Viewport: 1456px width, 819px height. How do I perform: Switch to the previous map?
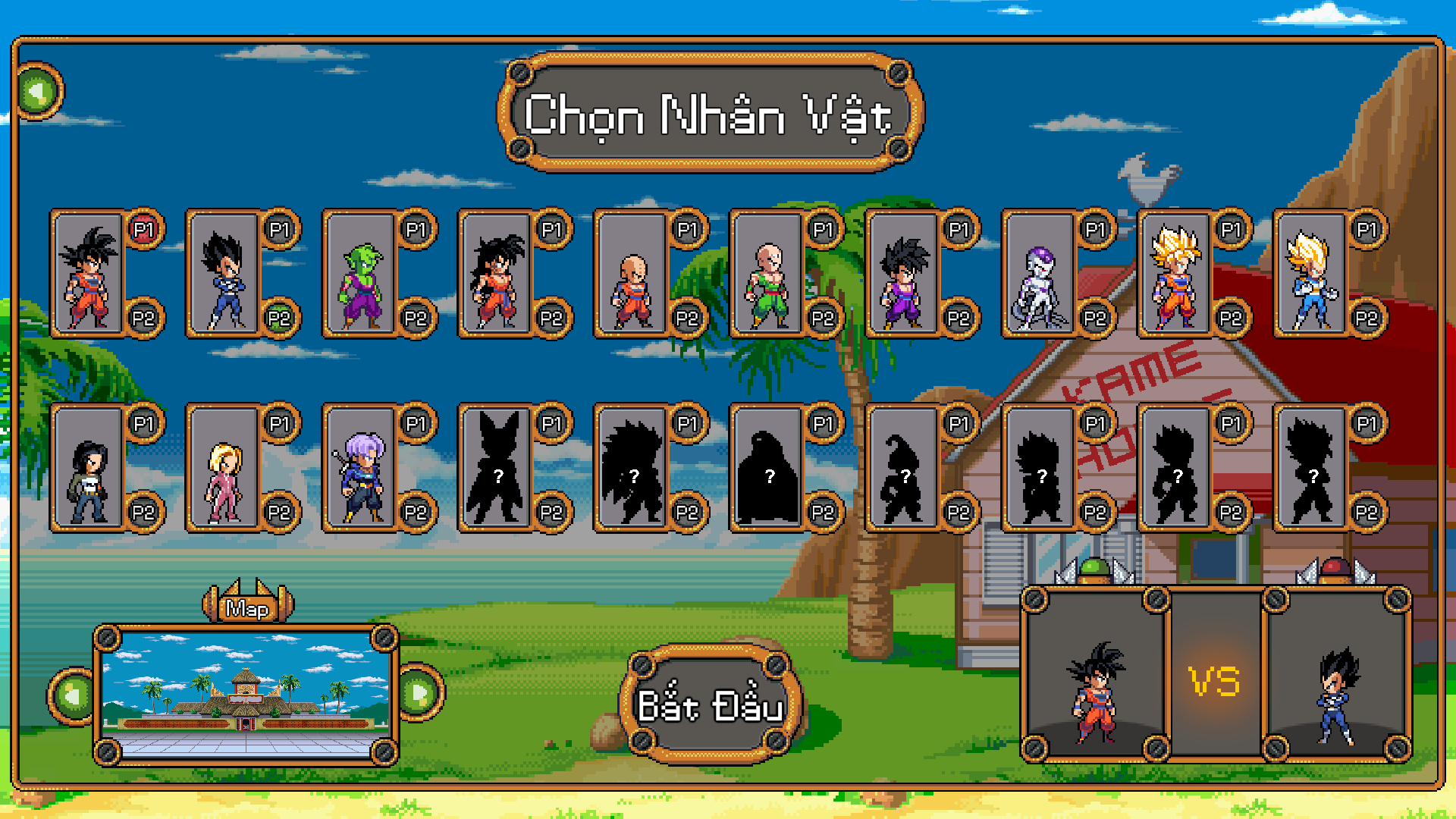coord(74,695)
